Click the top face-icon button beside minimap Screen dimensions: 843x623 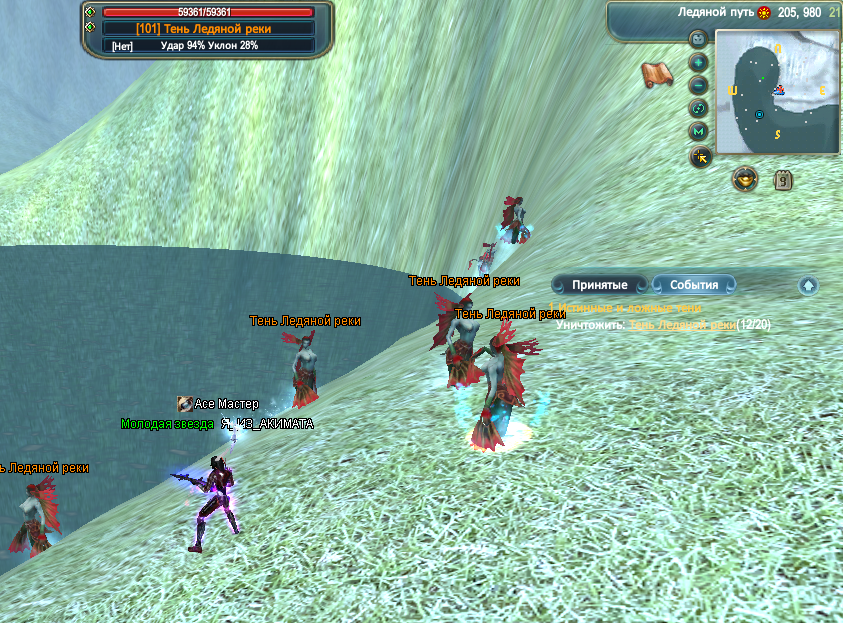699,39
